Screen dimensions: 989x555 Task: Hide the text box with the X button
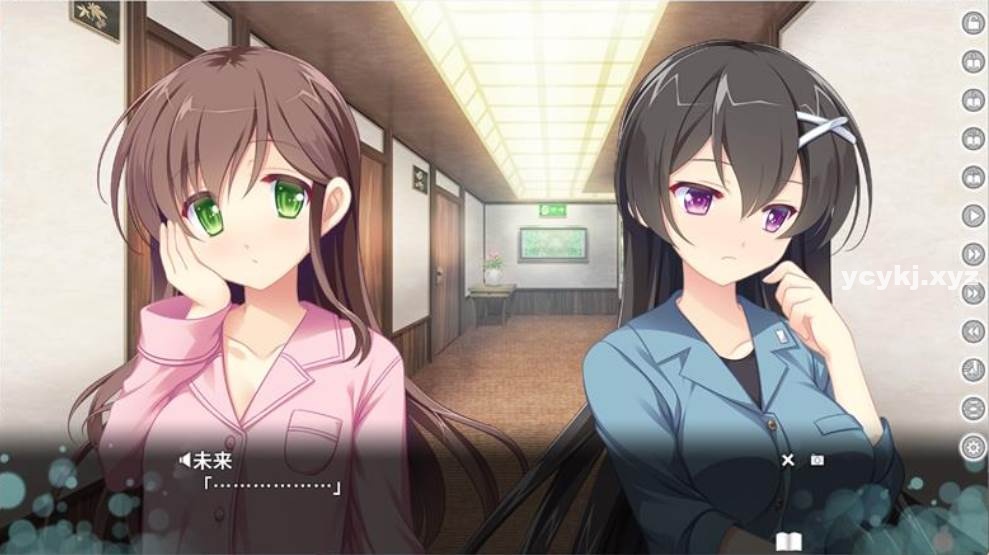788,460
